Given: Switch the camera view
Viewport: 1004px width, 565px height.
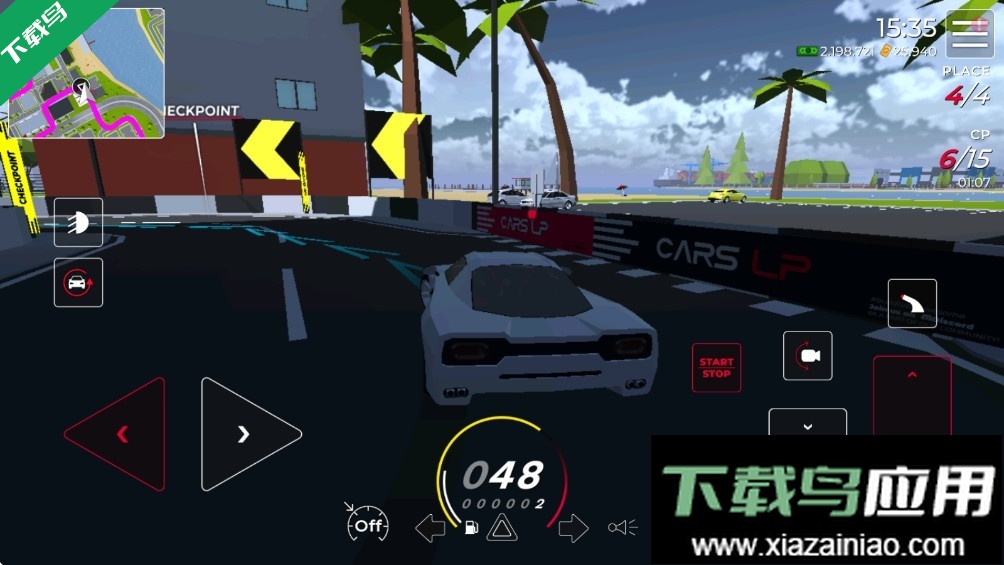Looking at the screenshot, I should pyautogui.click(x=808, y=356).
